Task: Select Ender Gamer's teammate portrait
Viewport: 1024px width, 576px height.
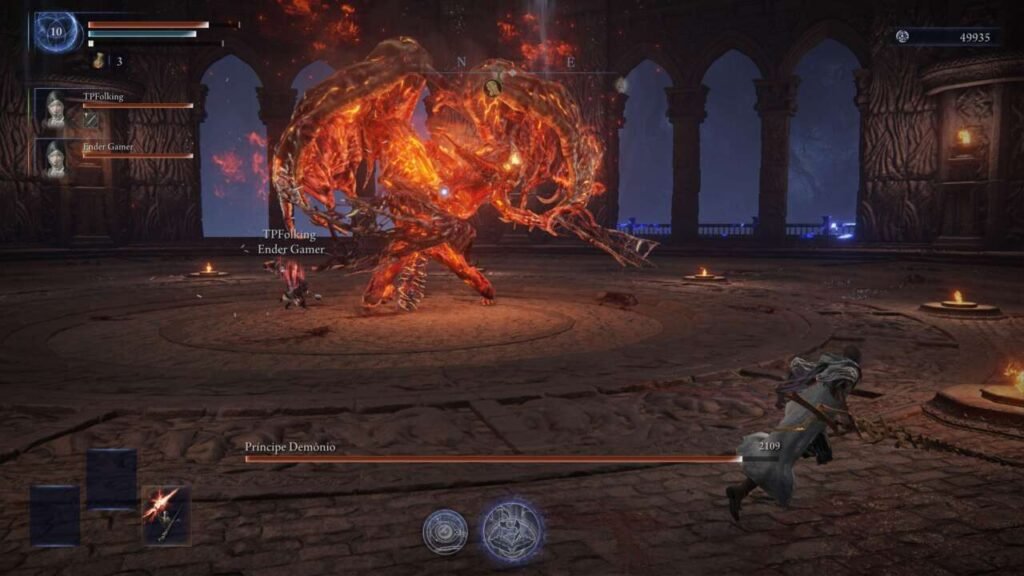Action: (55, 158)
